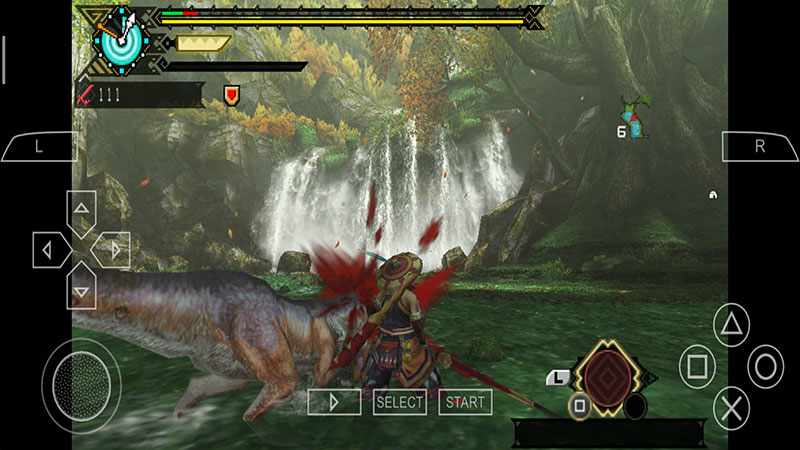Tap the START button
Image resolution: width=800 pixels, height=450 pixels.
pyautogui.click(x=465, y=402)
